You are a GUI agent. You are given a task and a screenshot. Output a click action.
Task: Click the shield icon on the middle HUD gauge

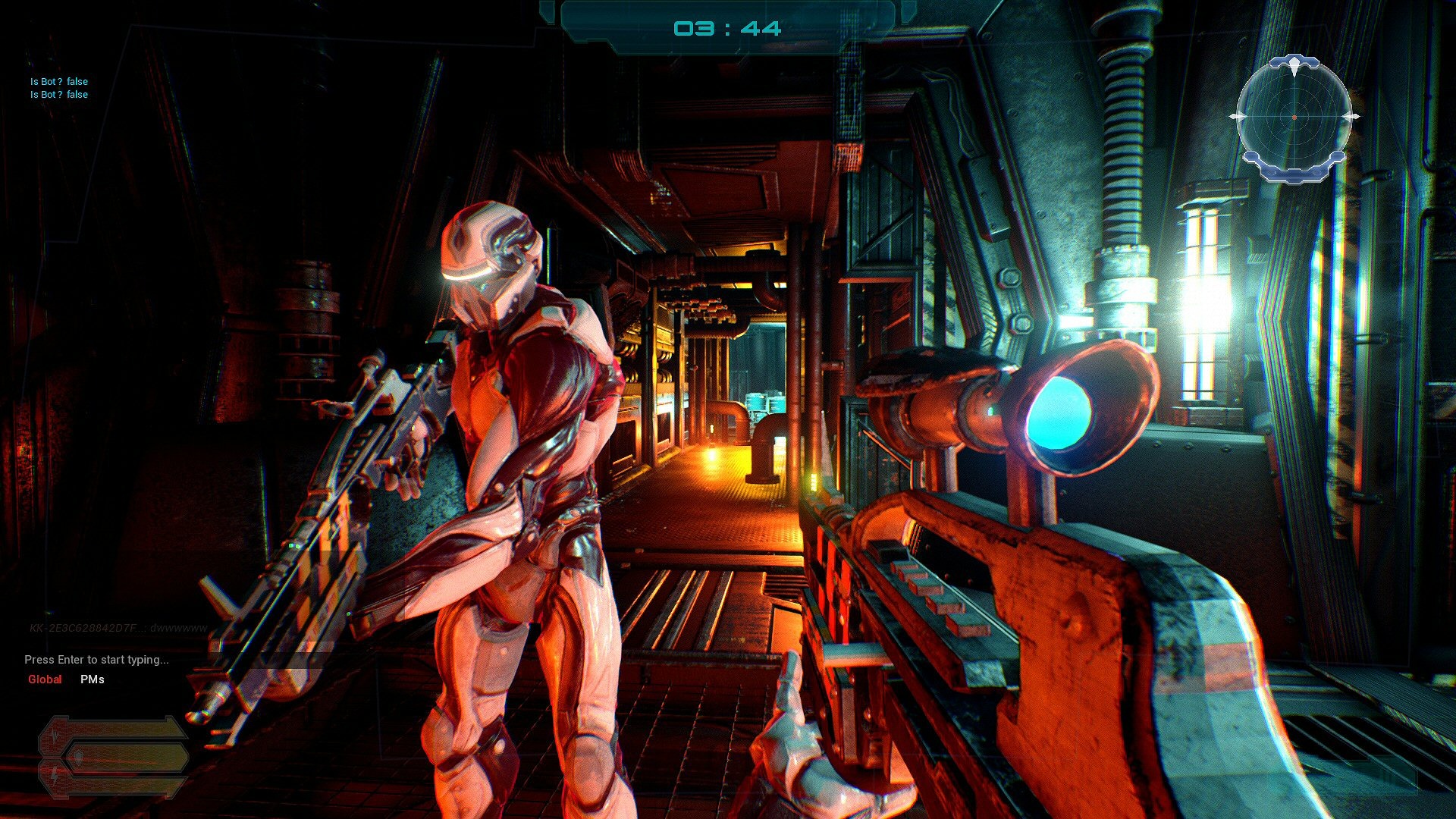coord(79,757)
